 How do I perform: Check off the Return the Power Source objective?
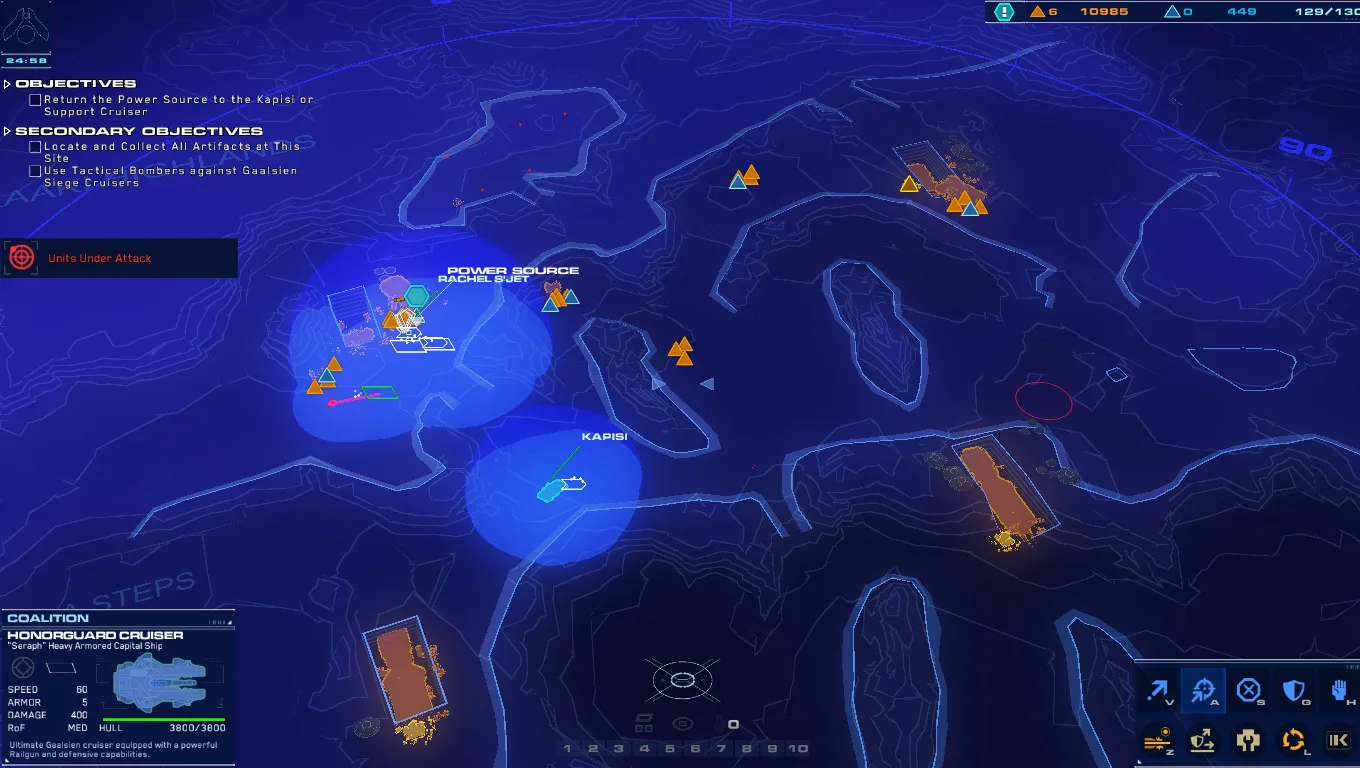[x=35, y=100]
